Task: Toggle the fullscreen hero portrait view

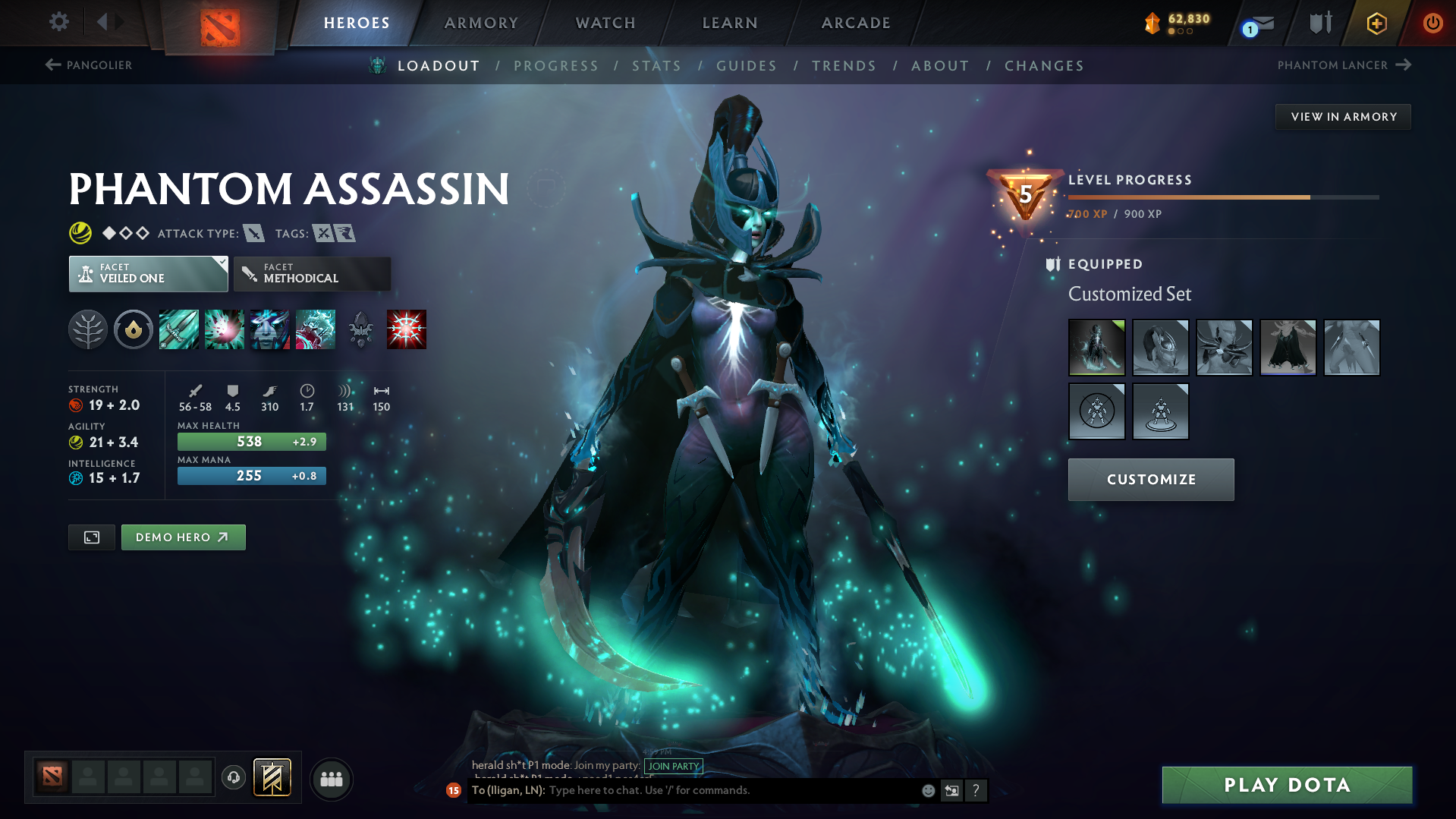Action: [91, 537]
